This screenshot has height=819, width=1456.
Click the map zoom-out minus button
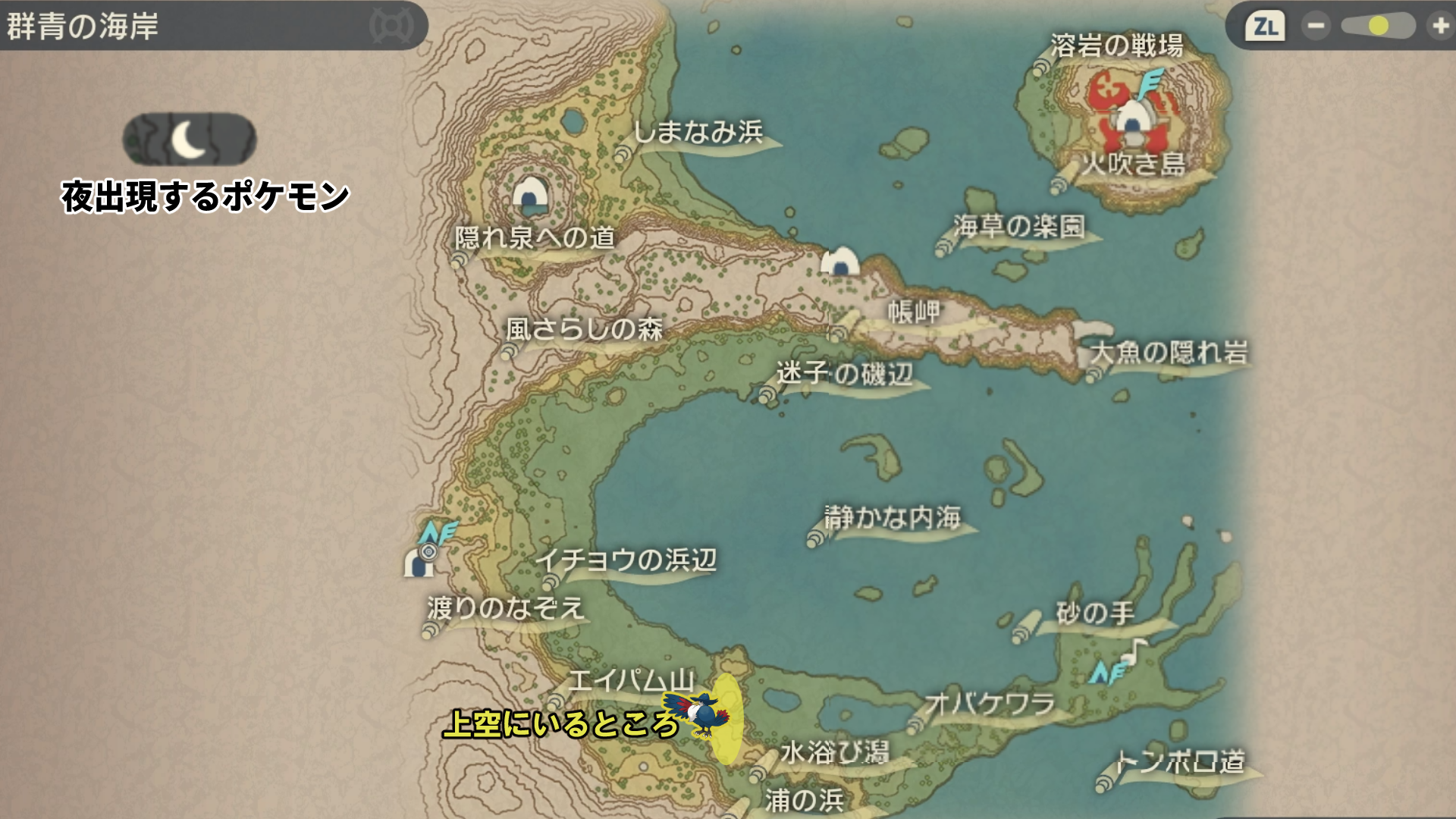point(1316,27)
